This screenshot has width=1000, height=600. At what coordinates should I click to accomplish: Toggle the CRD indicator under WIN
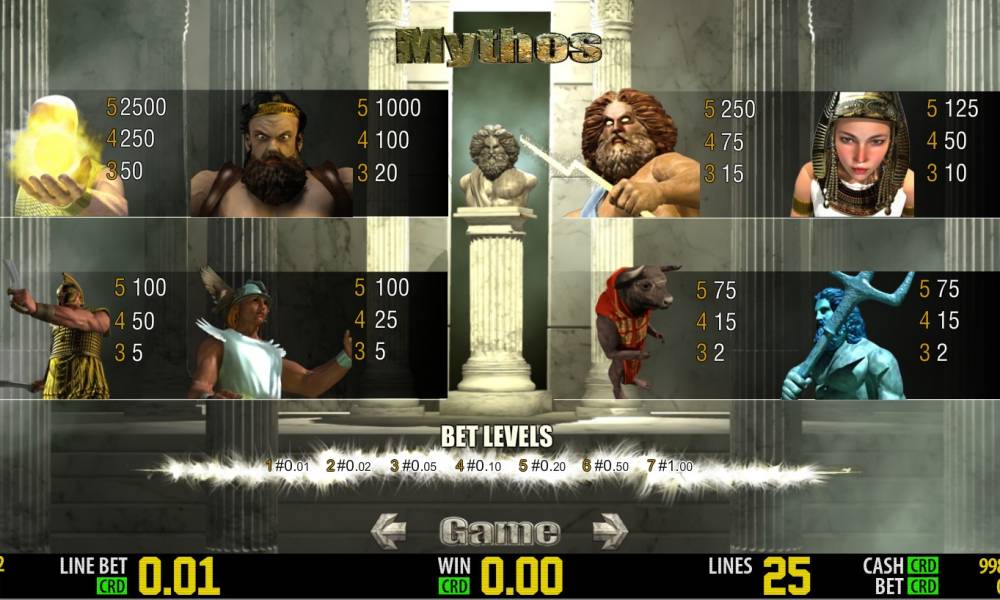pos(455,587)
